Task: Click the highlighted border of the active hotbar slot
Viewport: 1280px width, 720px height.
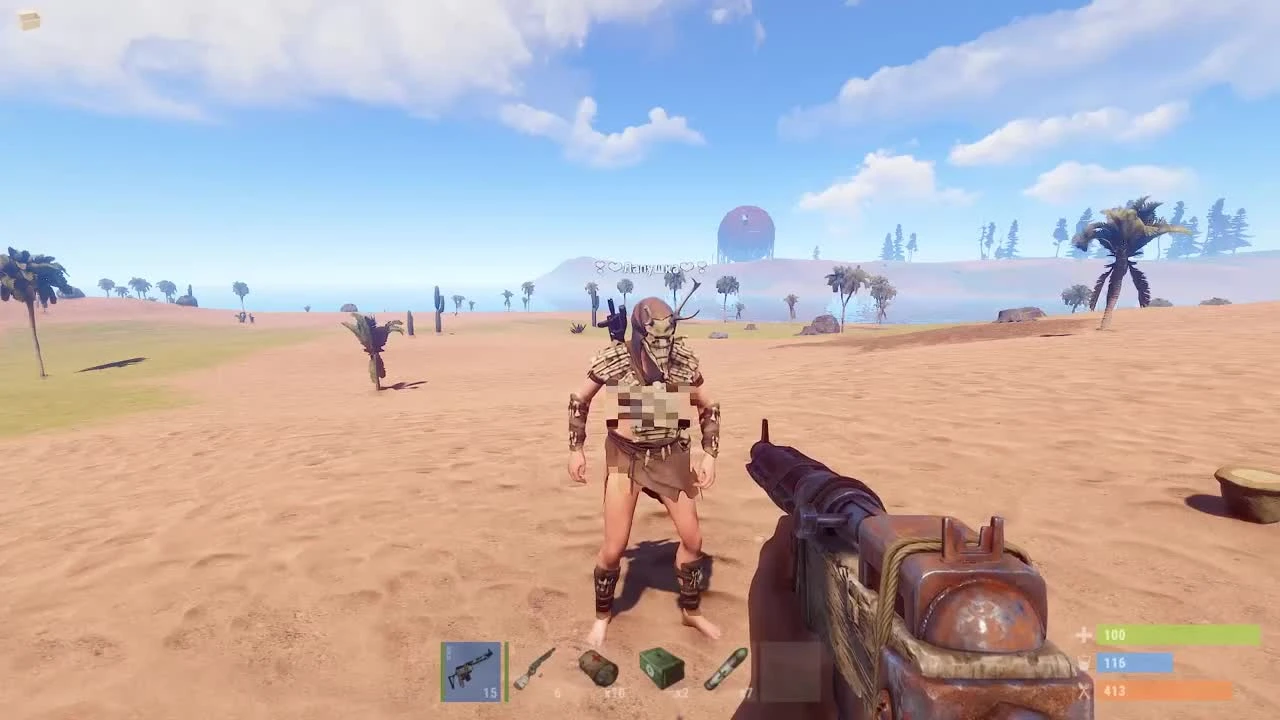Action: click(x=471, y=643)
